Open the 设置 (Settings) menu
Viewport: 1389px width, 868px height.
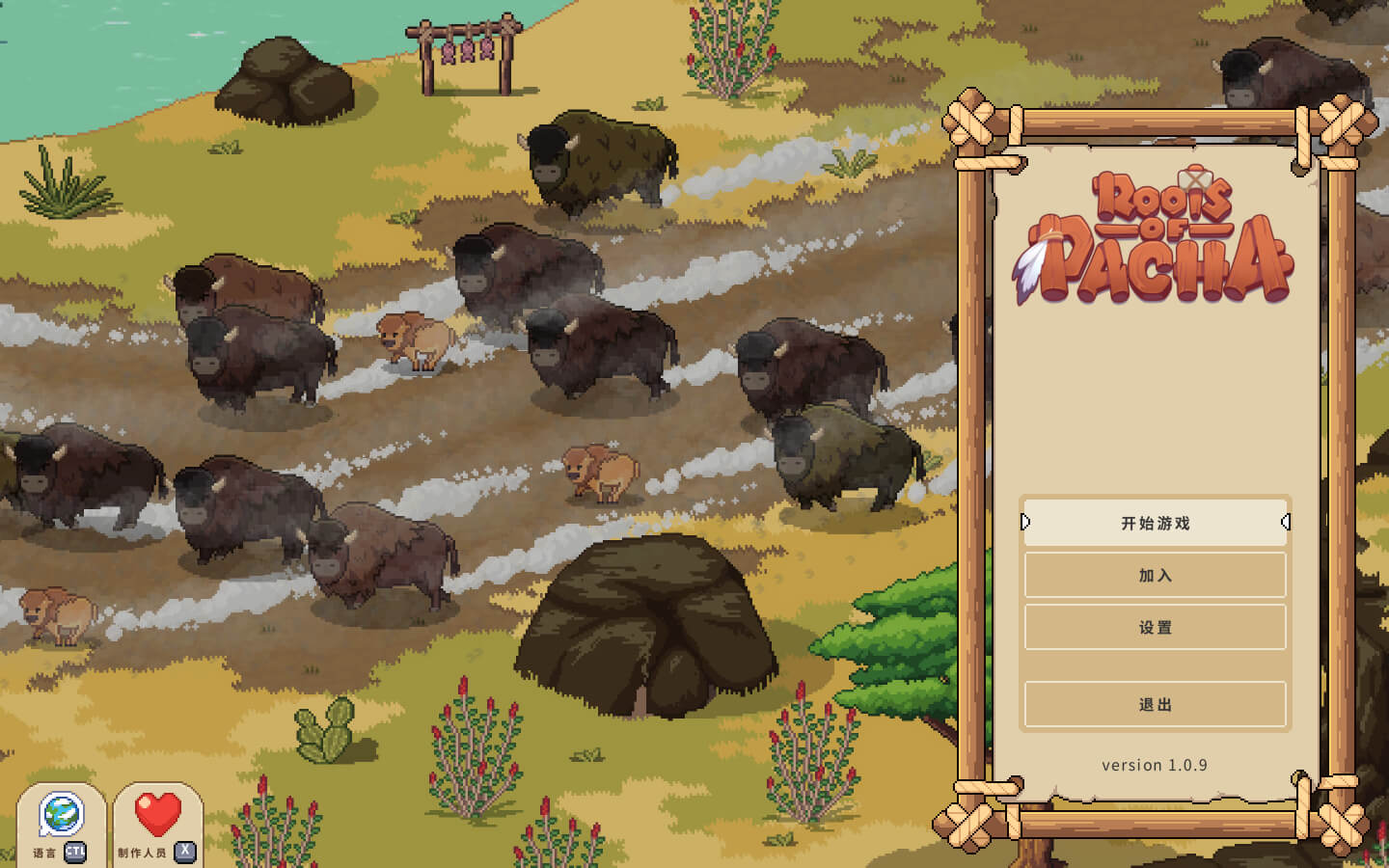tap(1155, 628)
